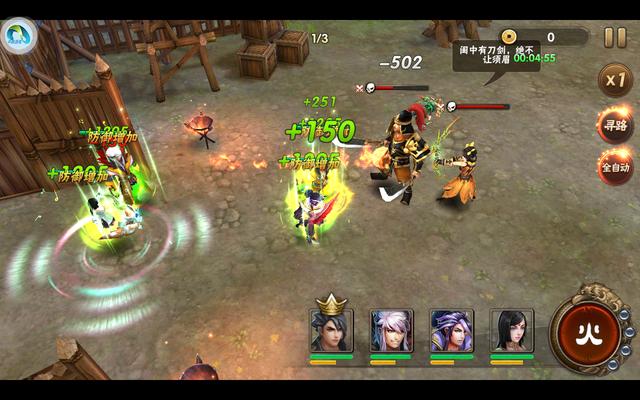Select the white-haired hero portrait
The height and width of the screenshot is (400, 640).
click(391, 330)
